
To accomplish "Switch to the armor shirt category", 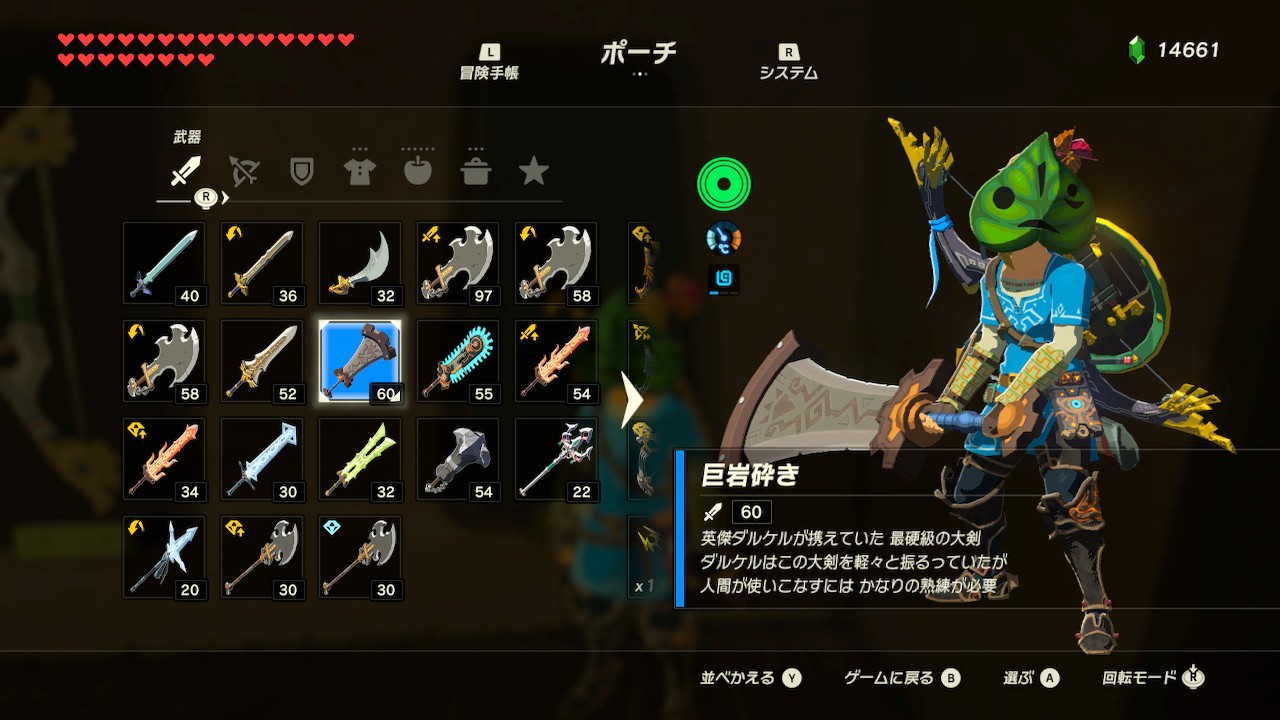I will coord(359,172).
